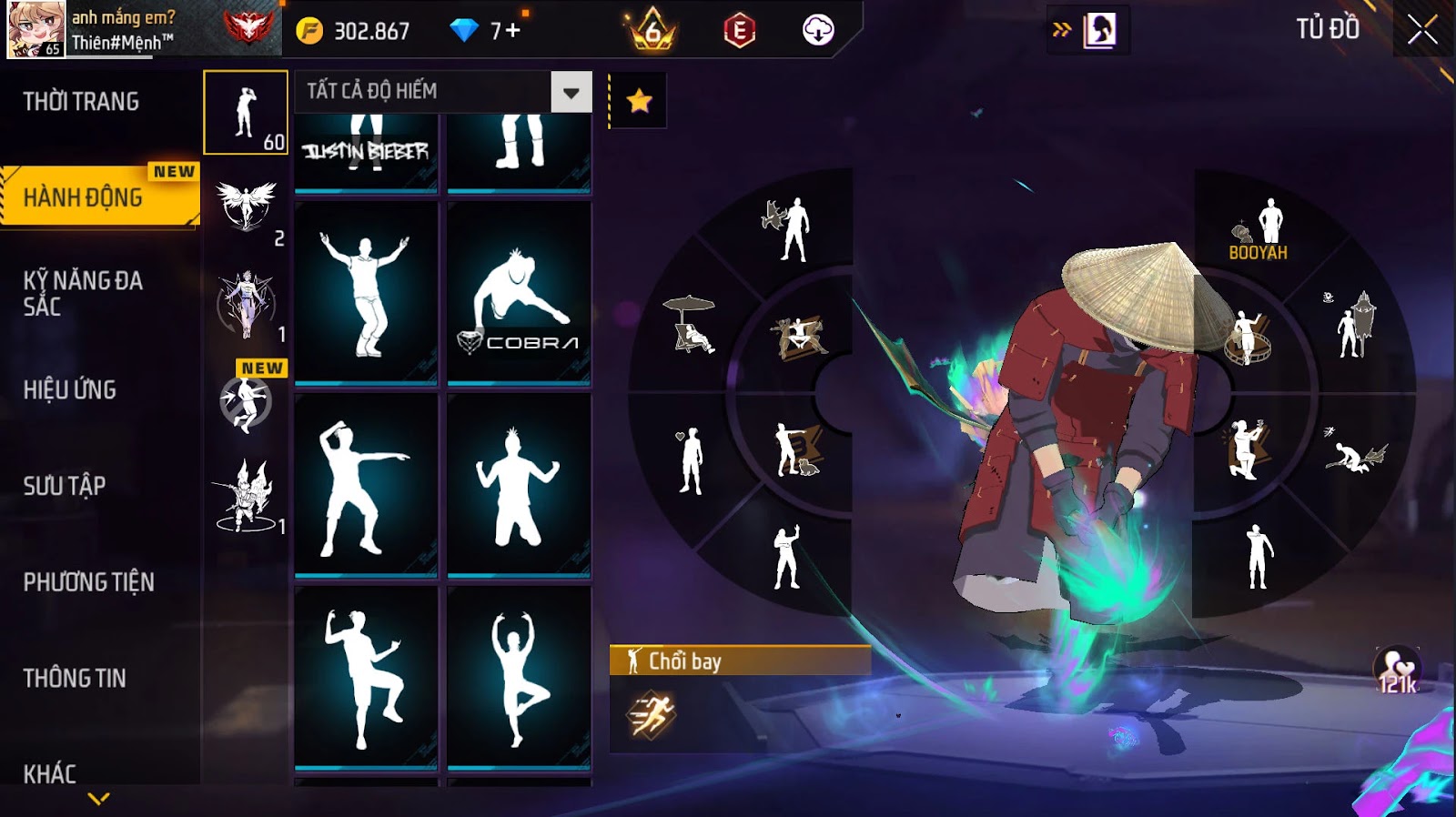The image size is (1456, 817).
Task: Show the Thông Tin section
Action: pyautogui.click(x=75, y=678)
